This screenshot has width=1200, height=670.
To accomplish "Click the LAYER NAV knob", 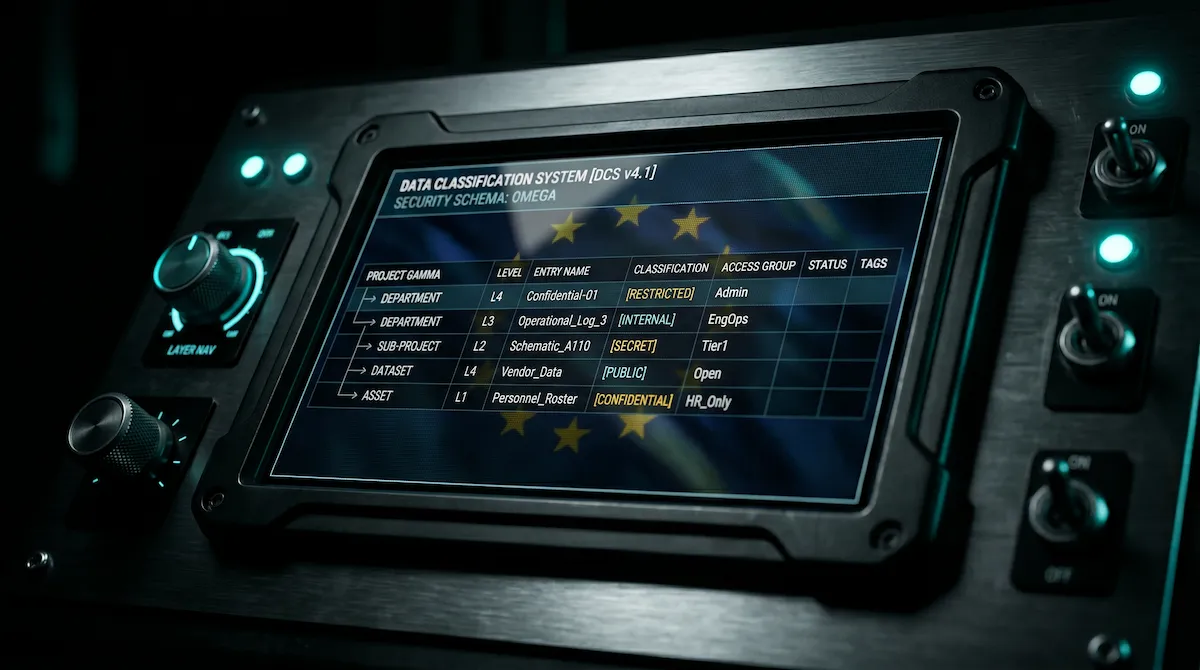I will pos(200,276).
